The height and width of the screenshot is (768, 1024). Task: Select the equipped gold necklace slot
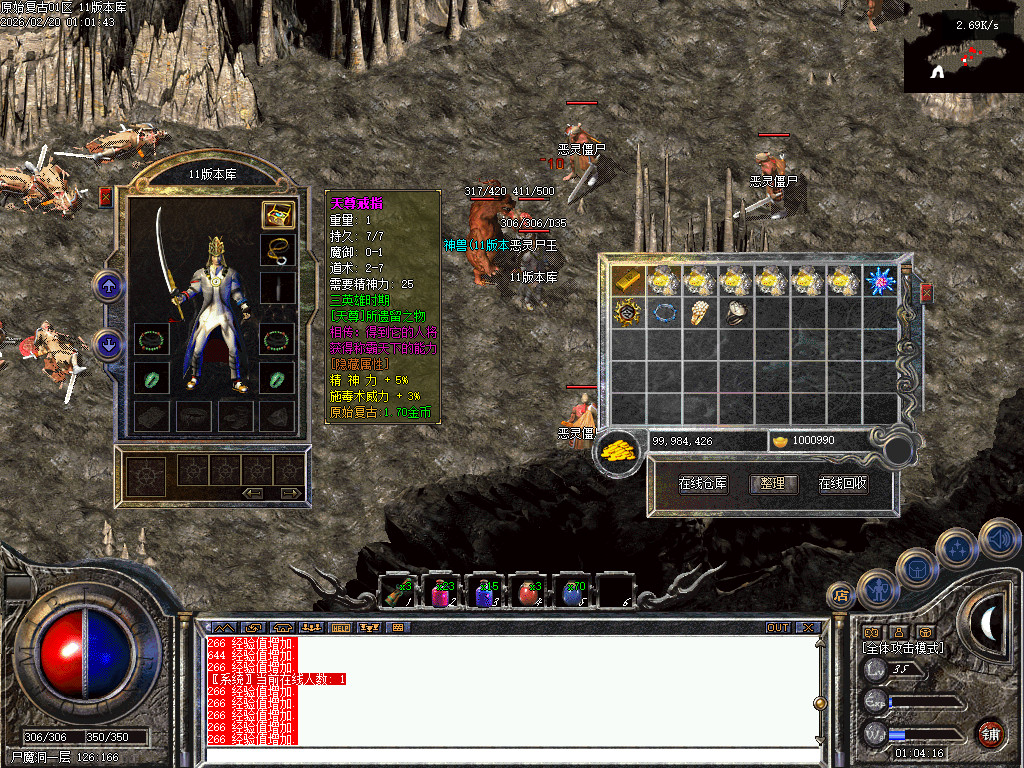278,250
